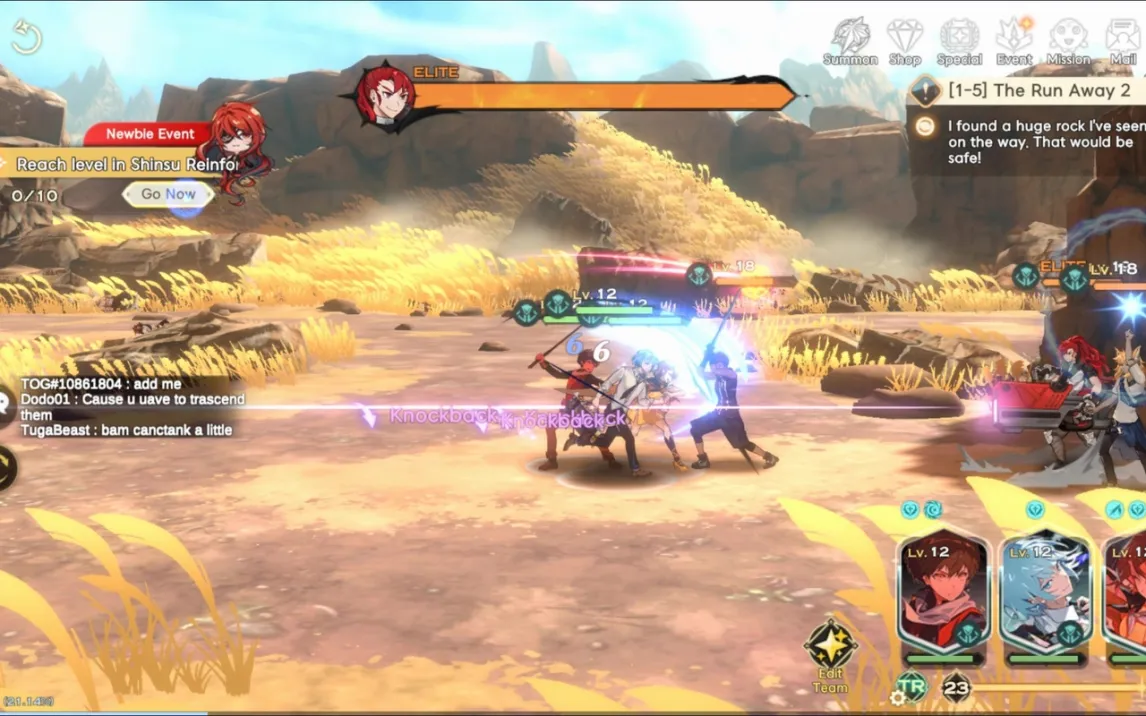Click the back arrow icon
This screenshot has width=1146, height=716.
26,38
